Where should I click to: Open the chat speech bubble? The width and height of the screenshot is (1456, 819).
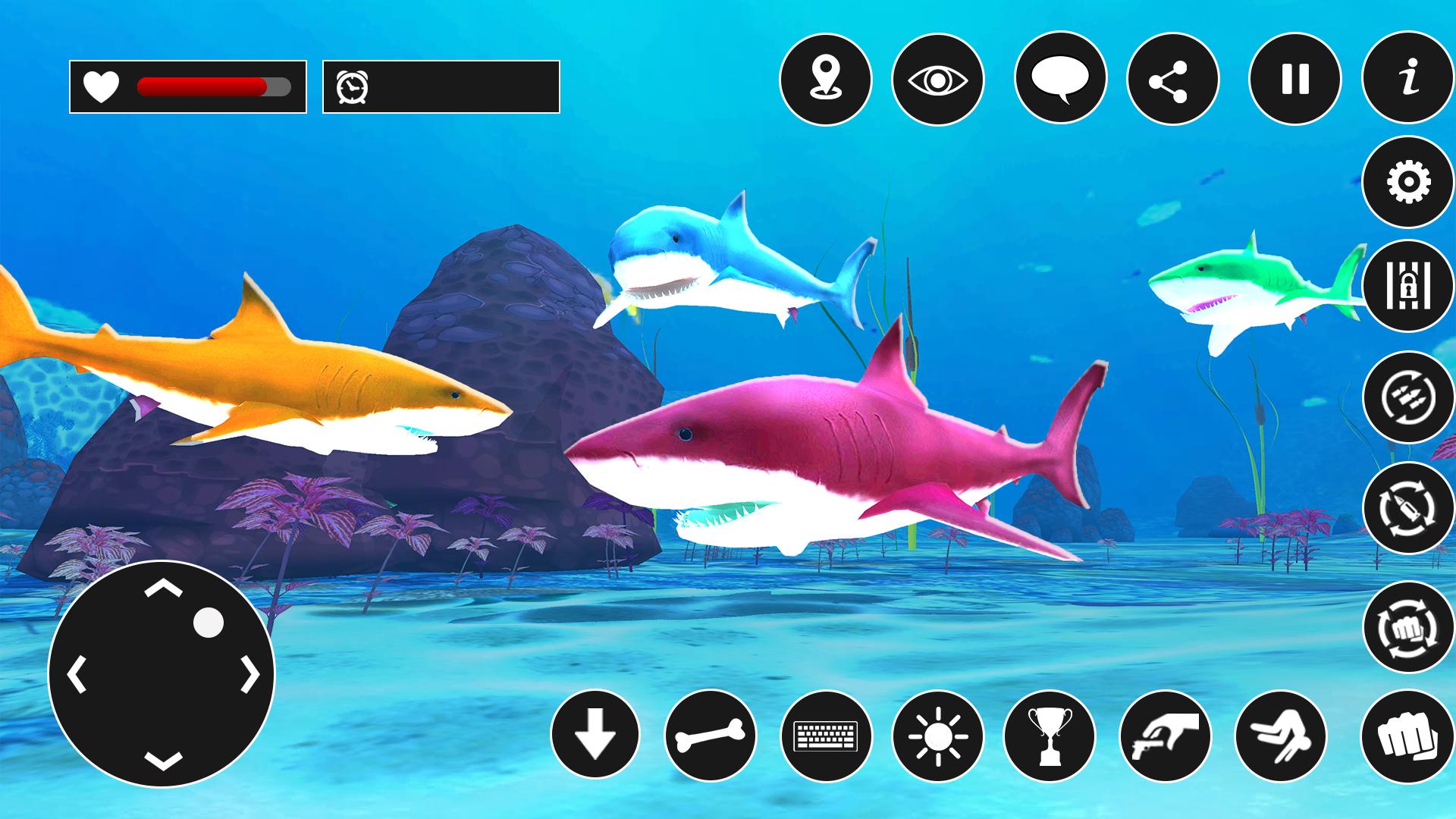[x=1060, y=79]
